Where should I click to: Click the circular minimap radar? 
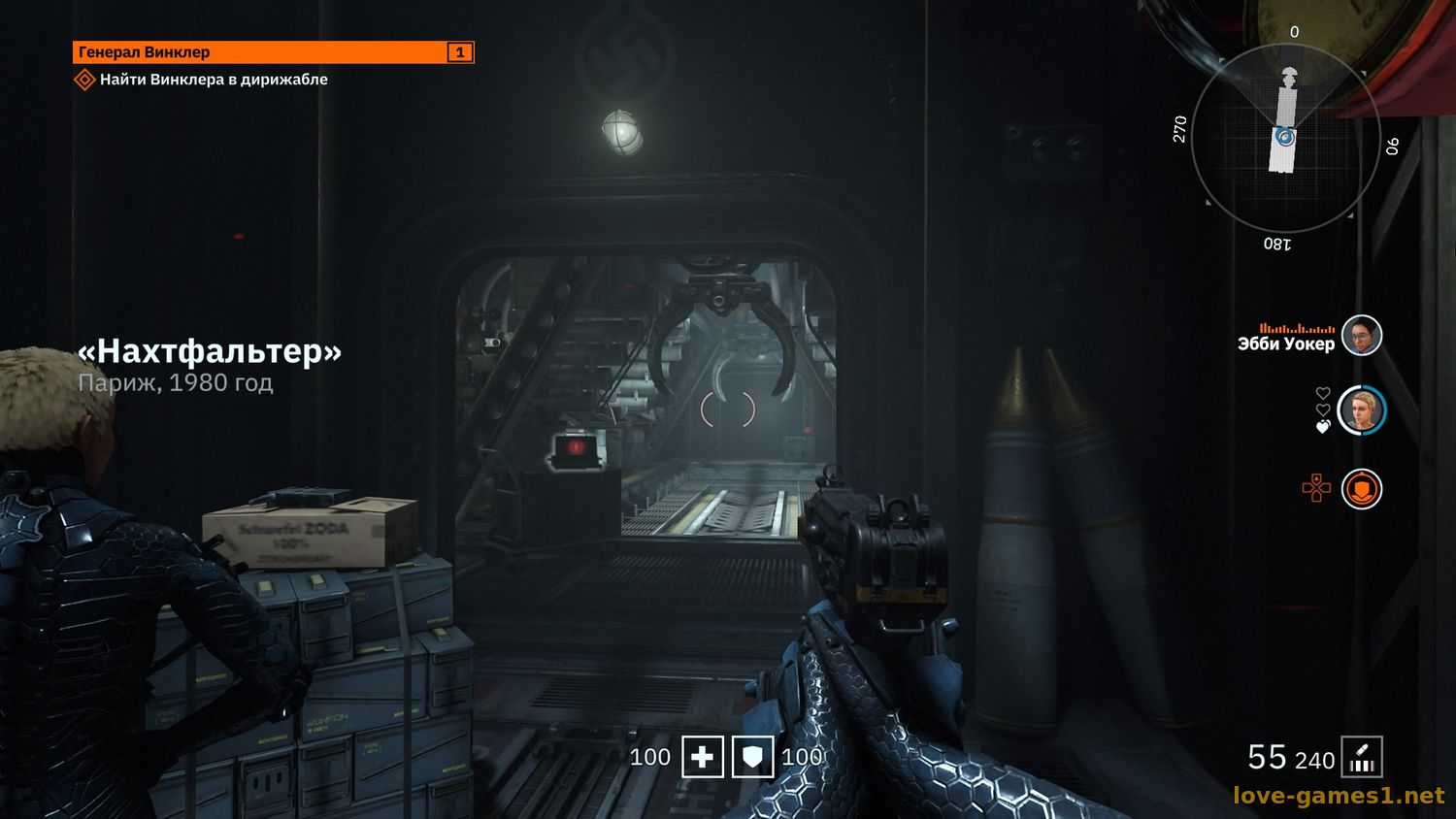pyautogui.click(x=1285, y=137)
